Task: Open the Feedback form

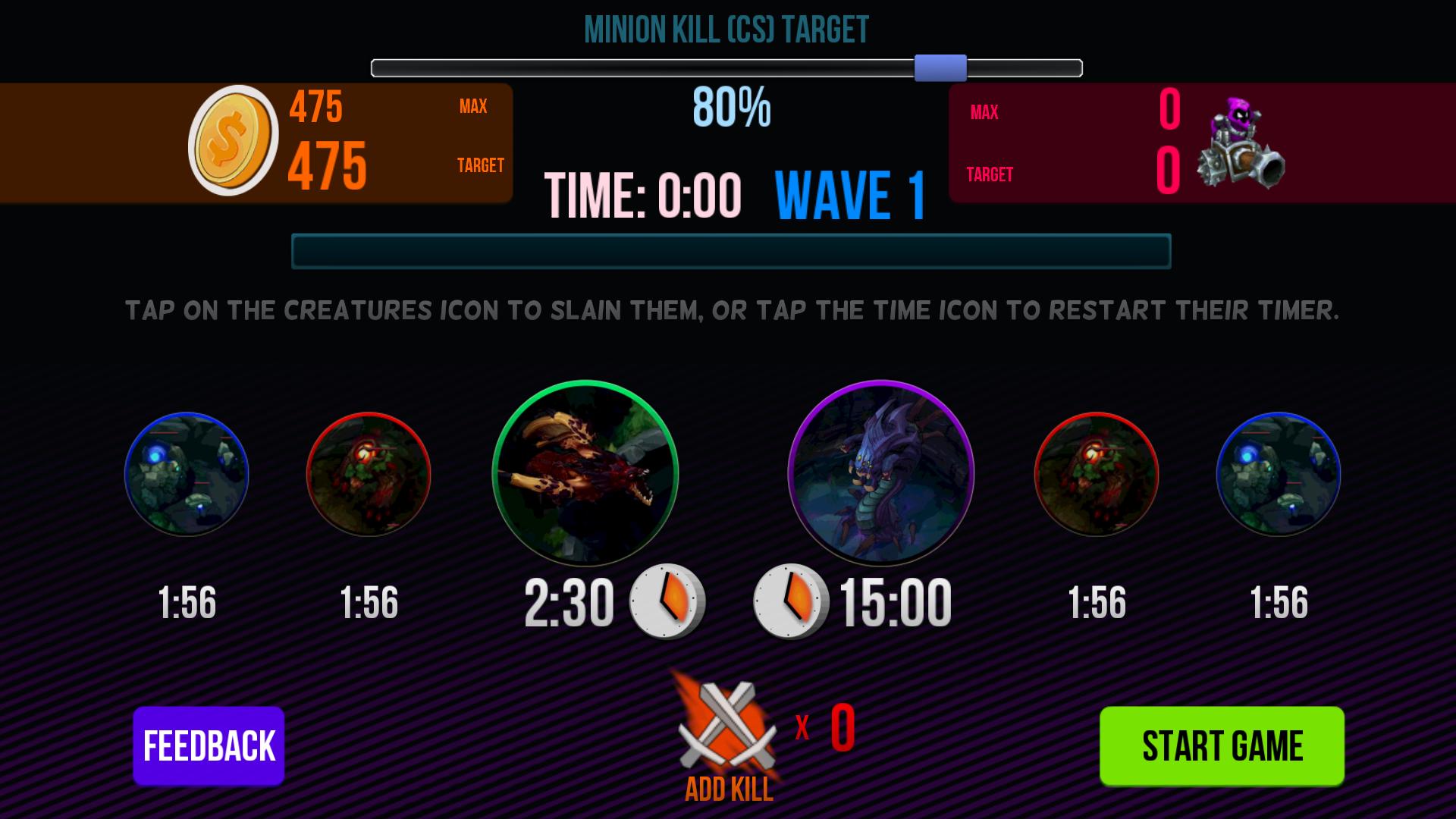Action: pyautogui.click(x=209, y=745)
